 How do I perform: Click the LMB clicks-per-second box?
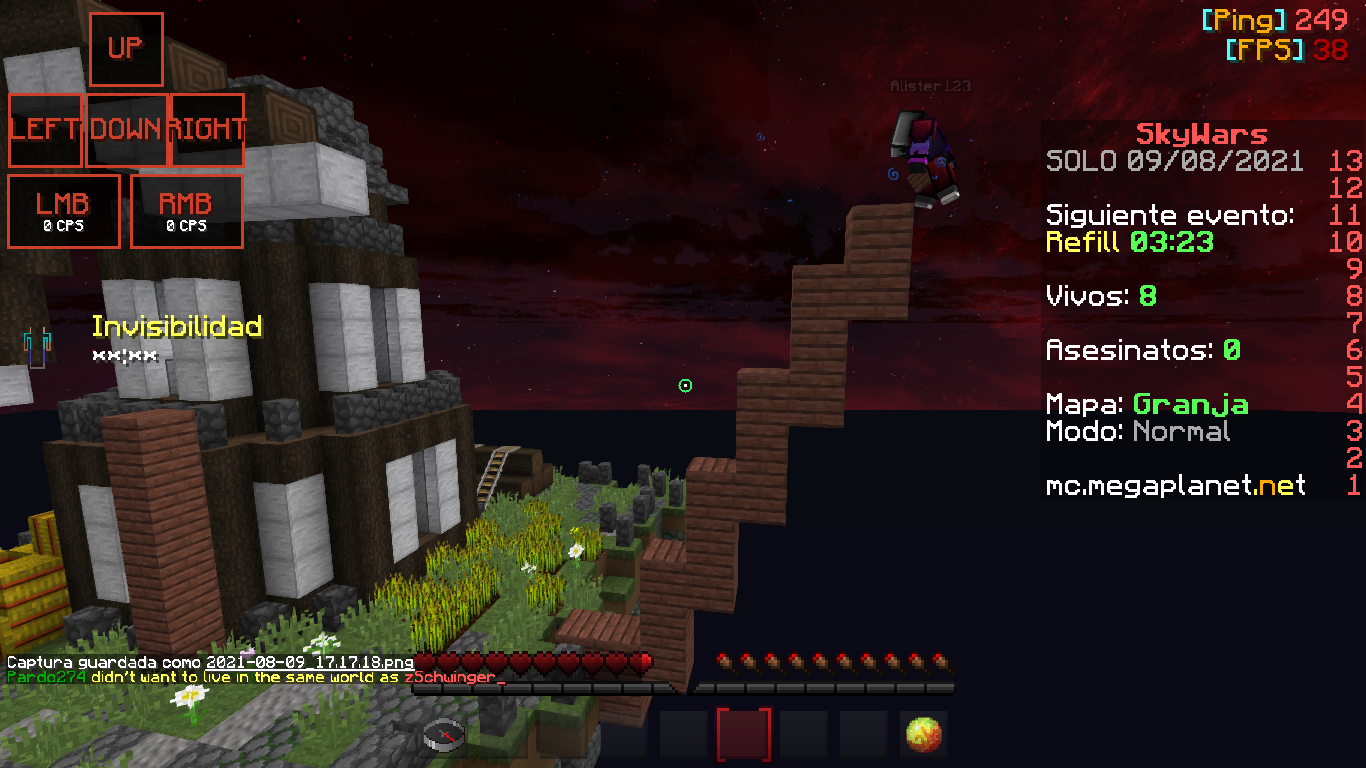click(64, 211)
